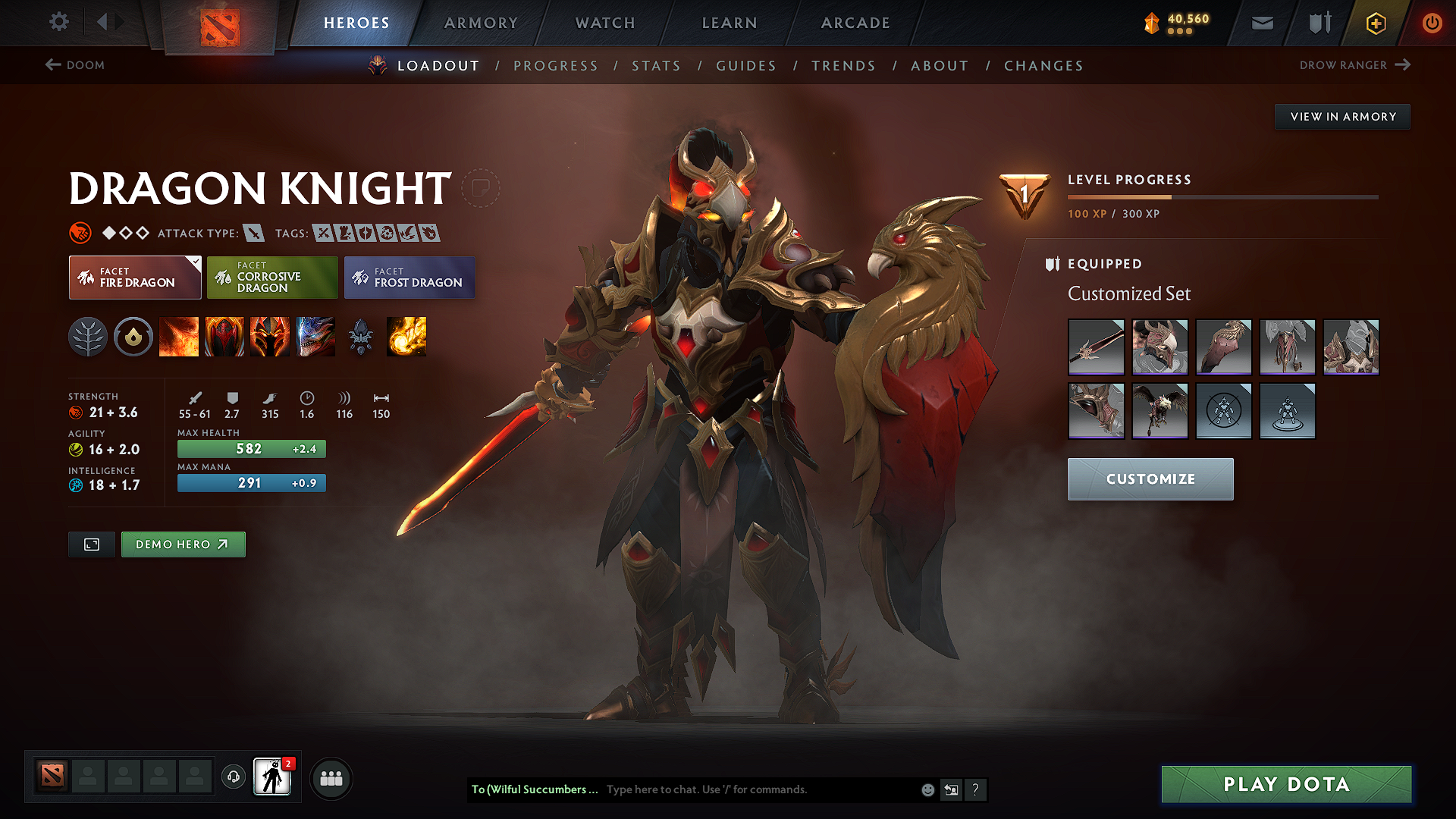
Task: Select the sword item thumbnail in Customized Set
Action: (1095, 347)
